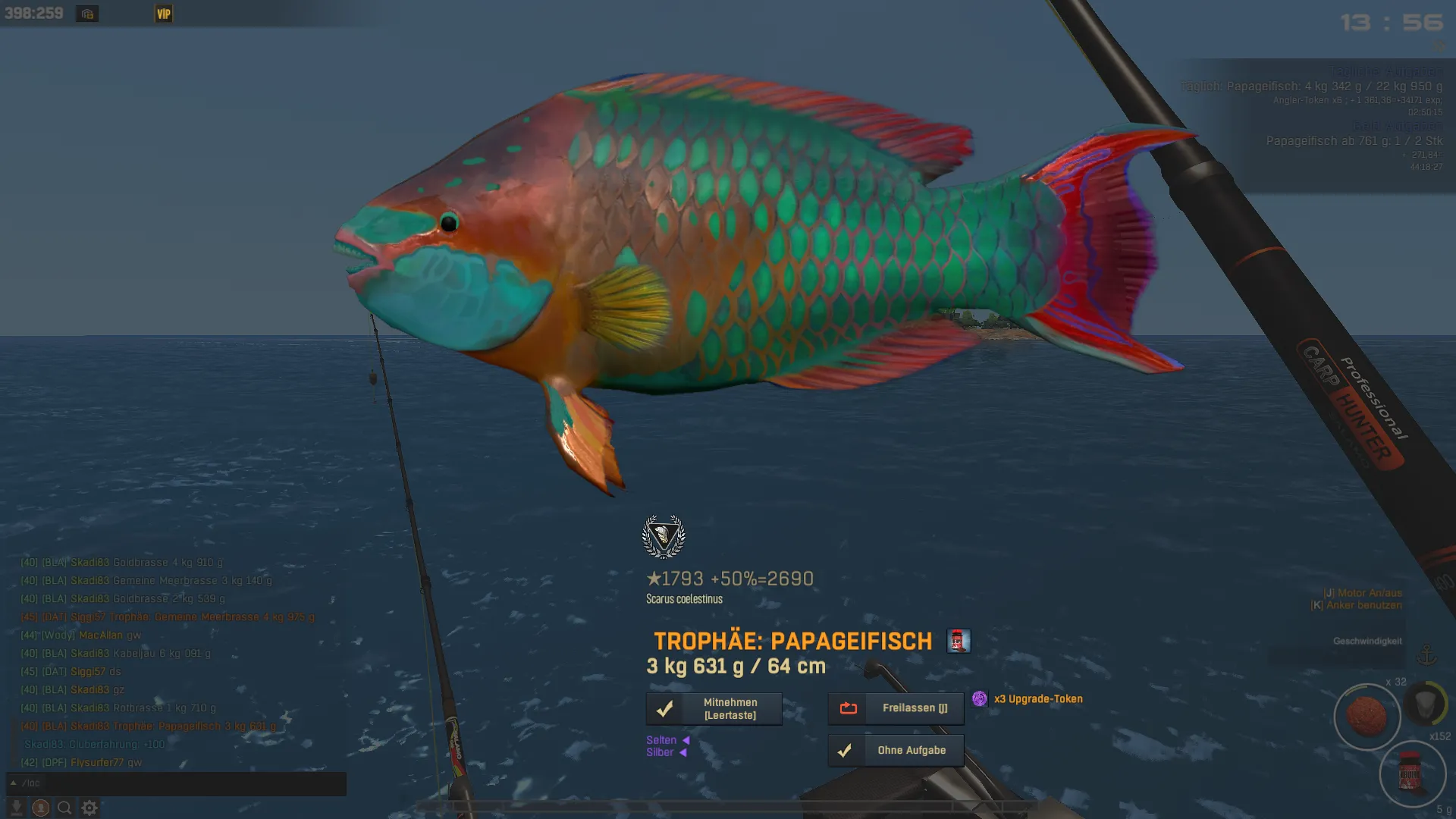Click the chat input field
Viewport: 1456px width, 819px height.
tap(182, 783)
